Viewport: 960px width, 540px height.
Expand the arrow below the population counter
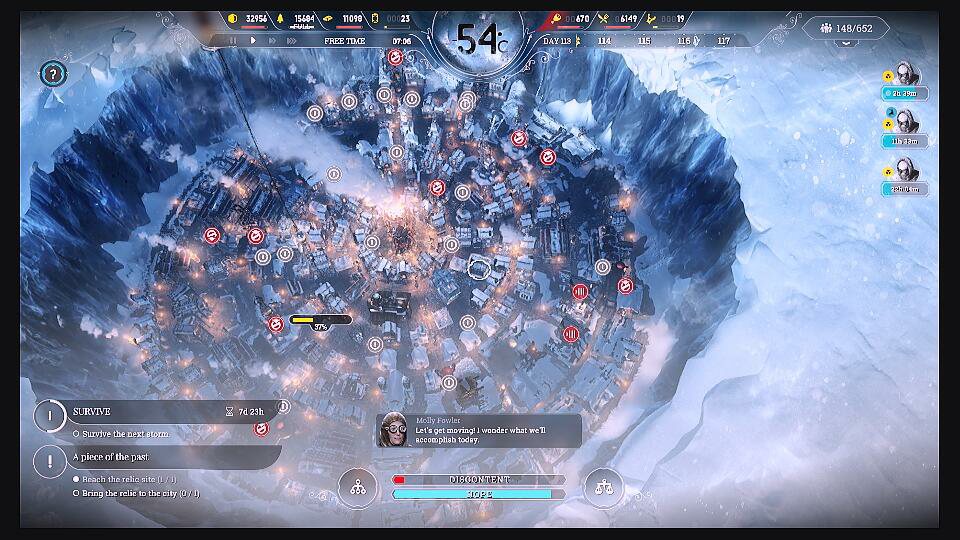point(845,46)
